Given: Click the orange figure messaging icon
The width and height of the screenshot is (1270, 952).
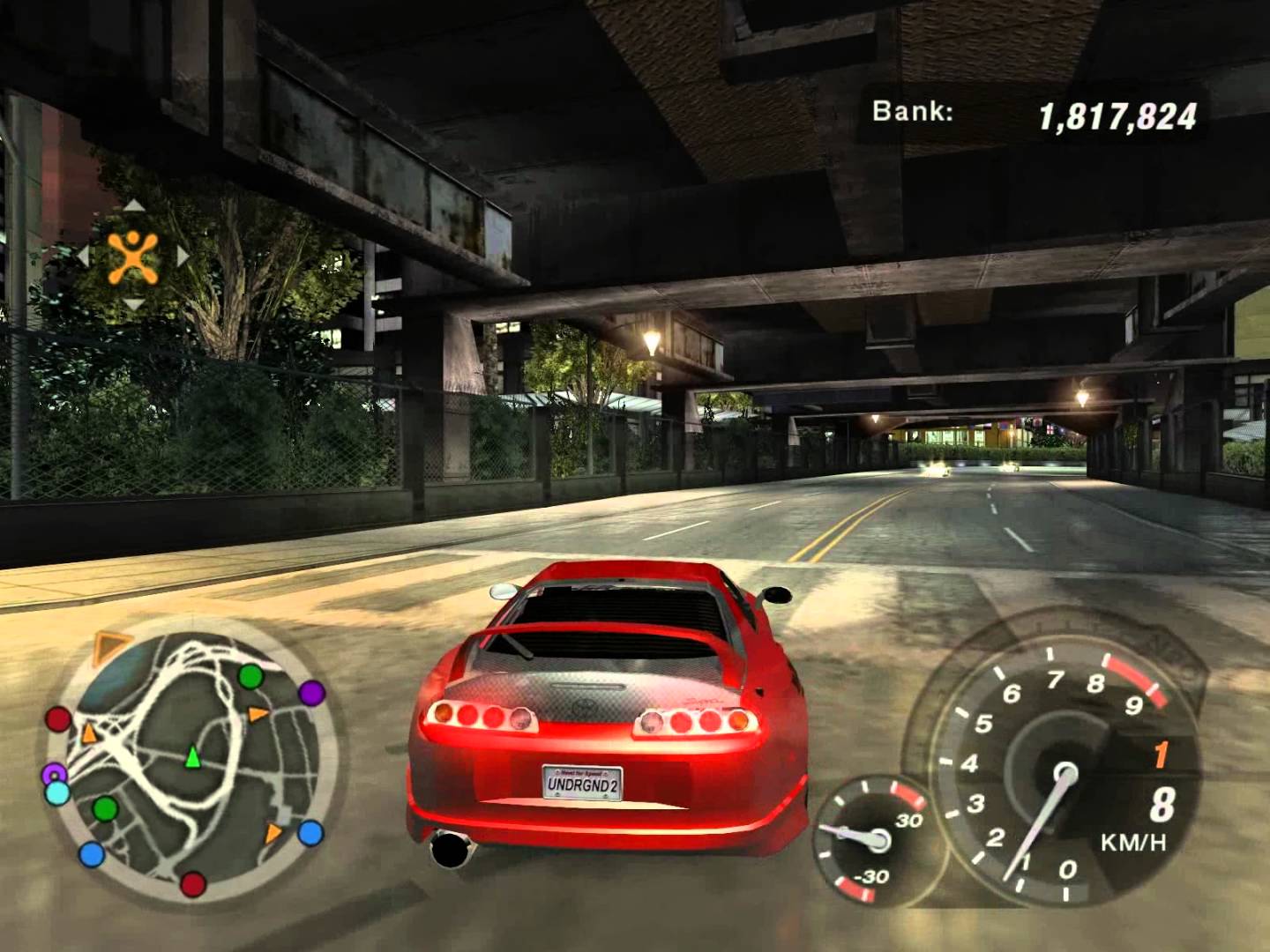Looking at the screenshot, I should (133, 257).
